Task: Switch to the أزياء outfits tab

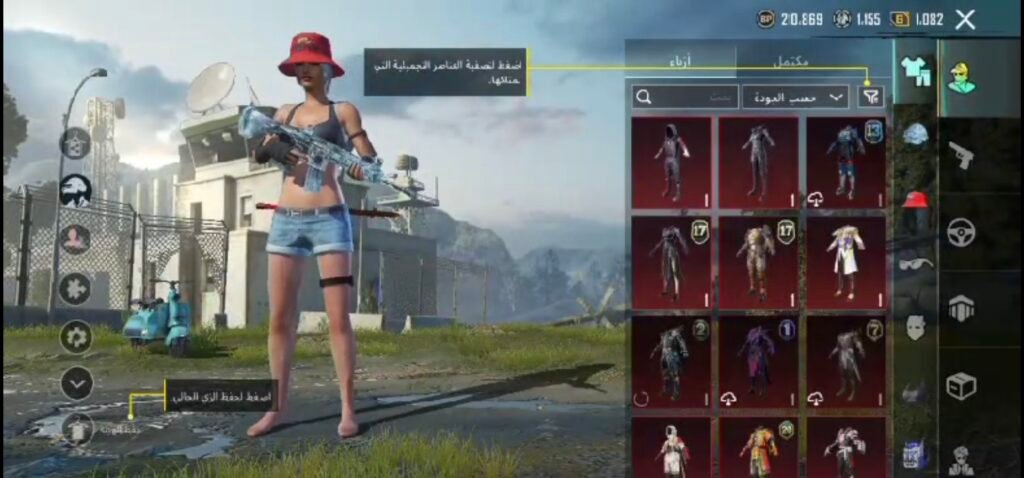Action: [x=681, y=62]
